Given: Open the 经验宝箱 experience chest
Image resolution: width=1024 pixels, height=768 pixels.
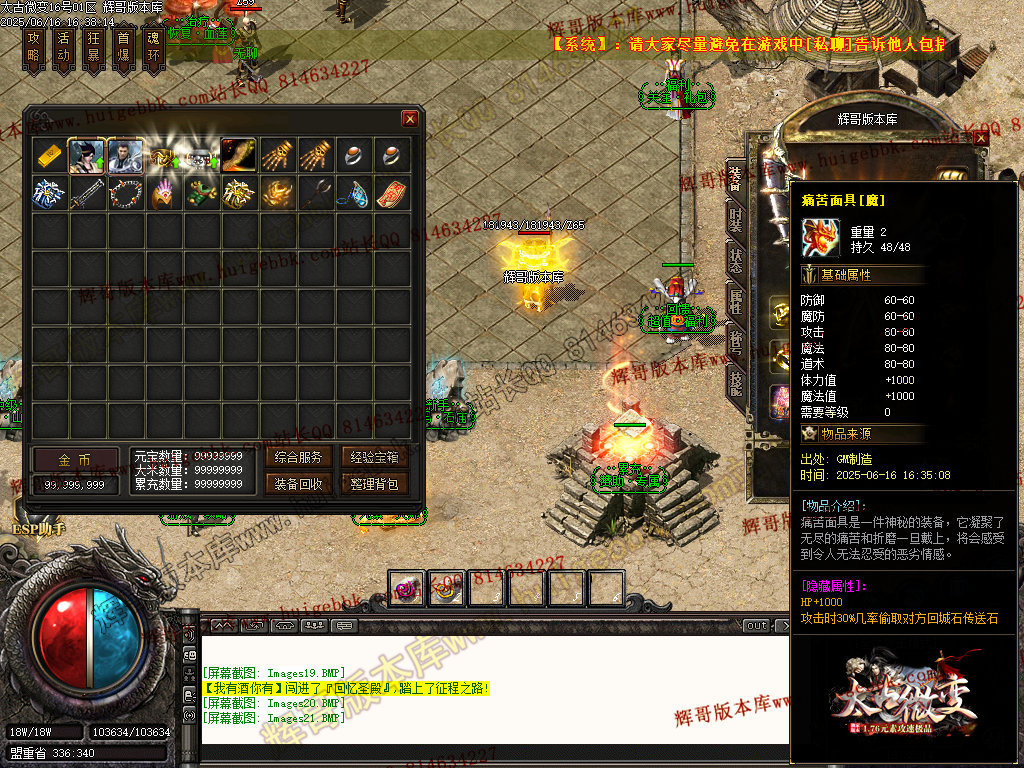Looking at the screenshot, I should (x=375, y=458).
